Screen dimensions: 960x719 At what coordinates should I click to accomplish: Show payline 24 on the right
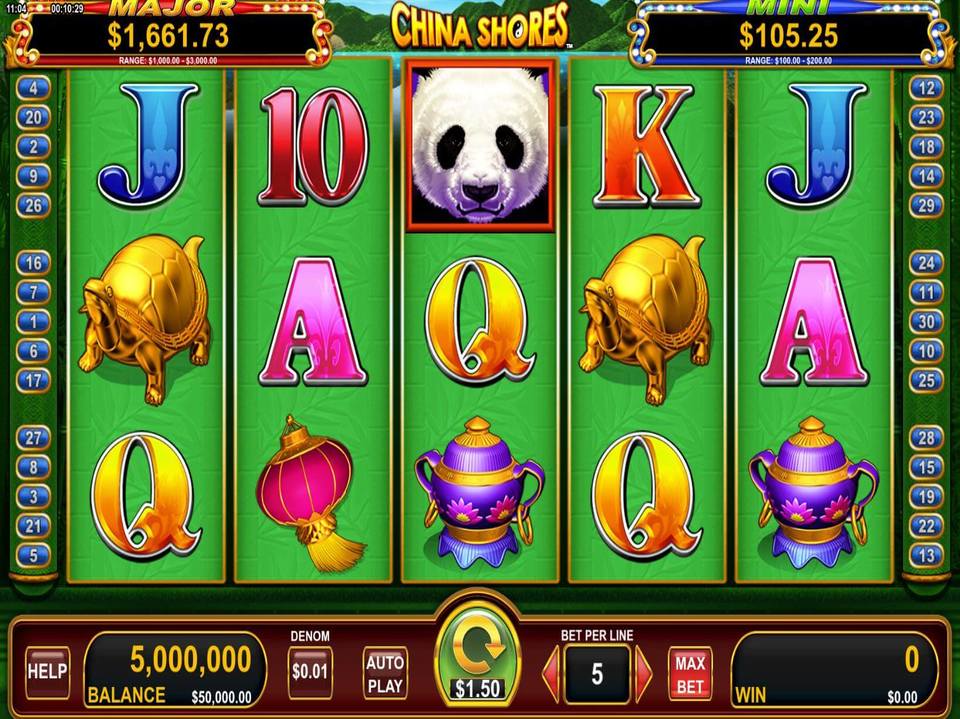[x=926, y=263]
